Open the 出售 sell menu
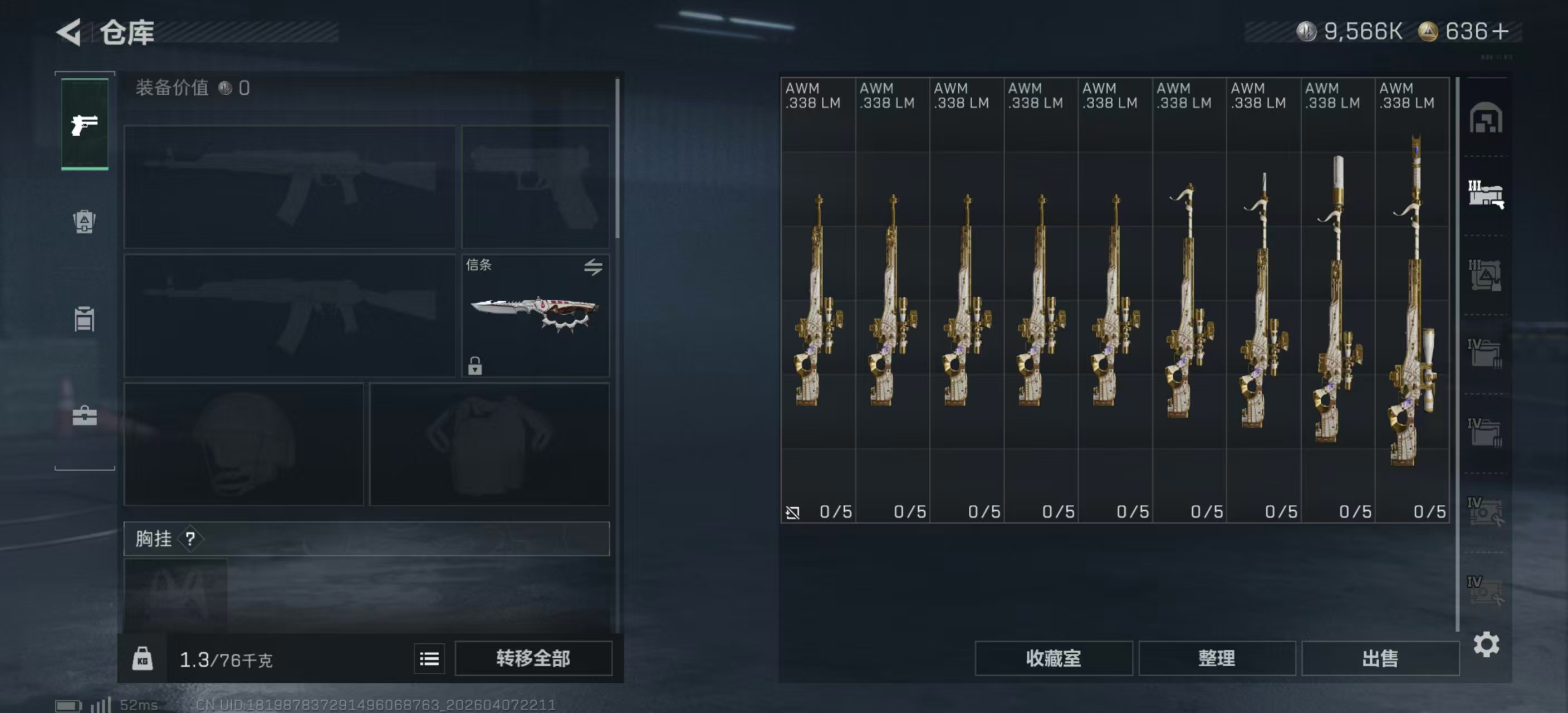Screen dimensions: 1568x713 pos(1380,658)
